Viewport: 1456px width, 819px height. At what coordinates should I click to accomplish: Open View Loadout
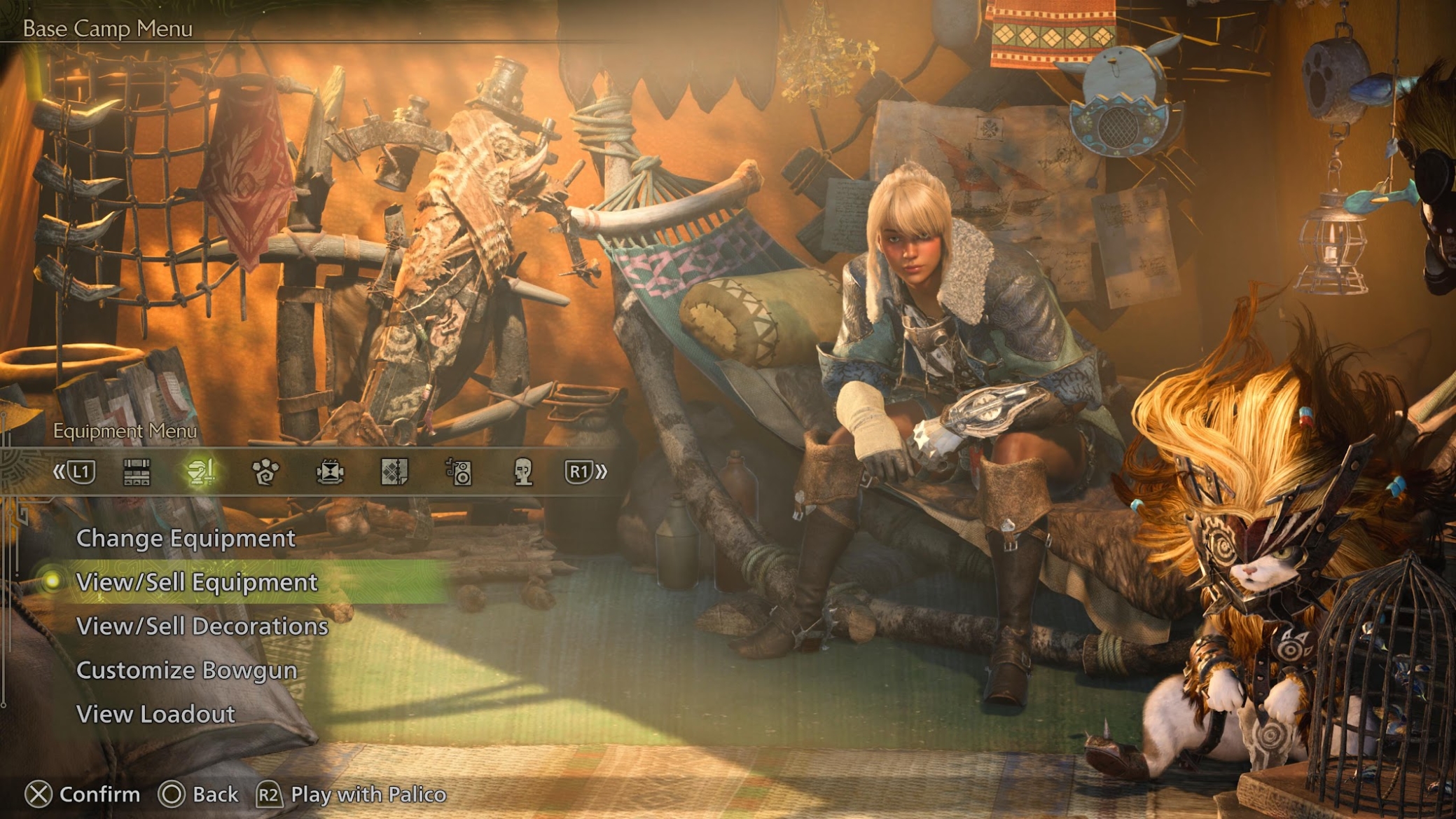tap(155, 715)
